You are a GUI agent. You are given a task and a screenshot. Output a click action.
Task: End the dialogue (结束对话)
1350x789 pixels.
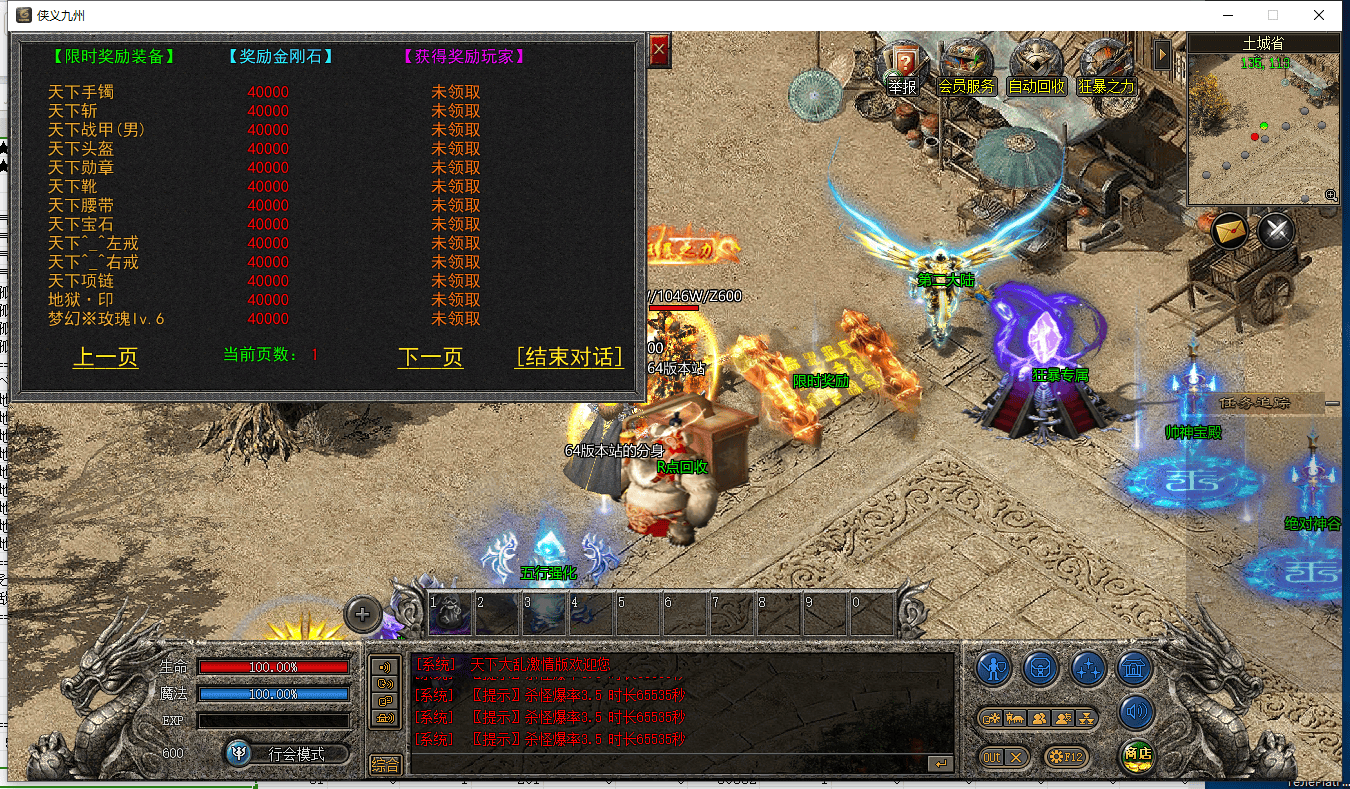(x=569, y=358)
